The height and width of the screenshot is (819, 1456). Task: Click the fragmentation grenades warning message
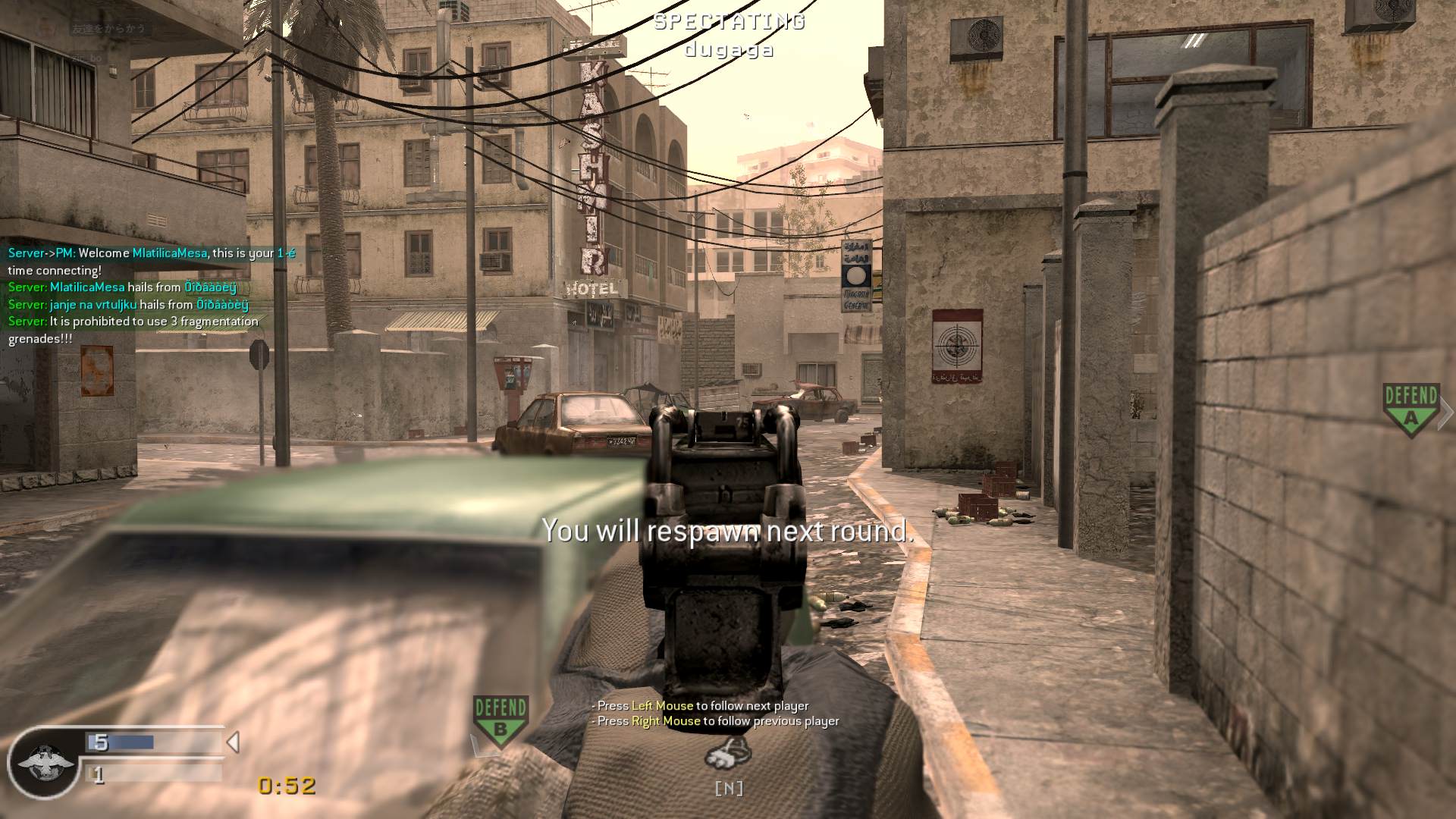[132, 328]
